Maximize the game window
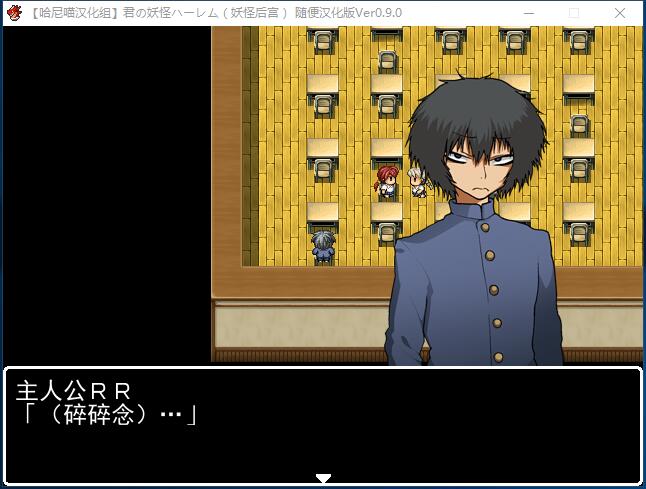This screenshot has width=646, height=489. coord(574,13)
